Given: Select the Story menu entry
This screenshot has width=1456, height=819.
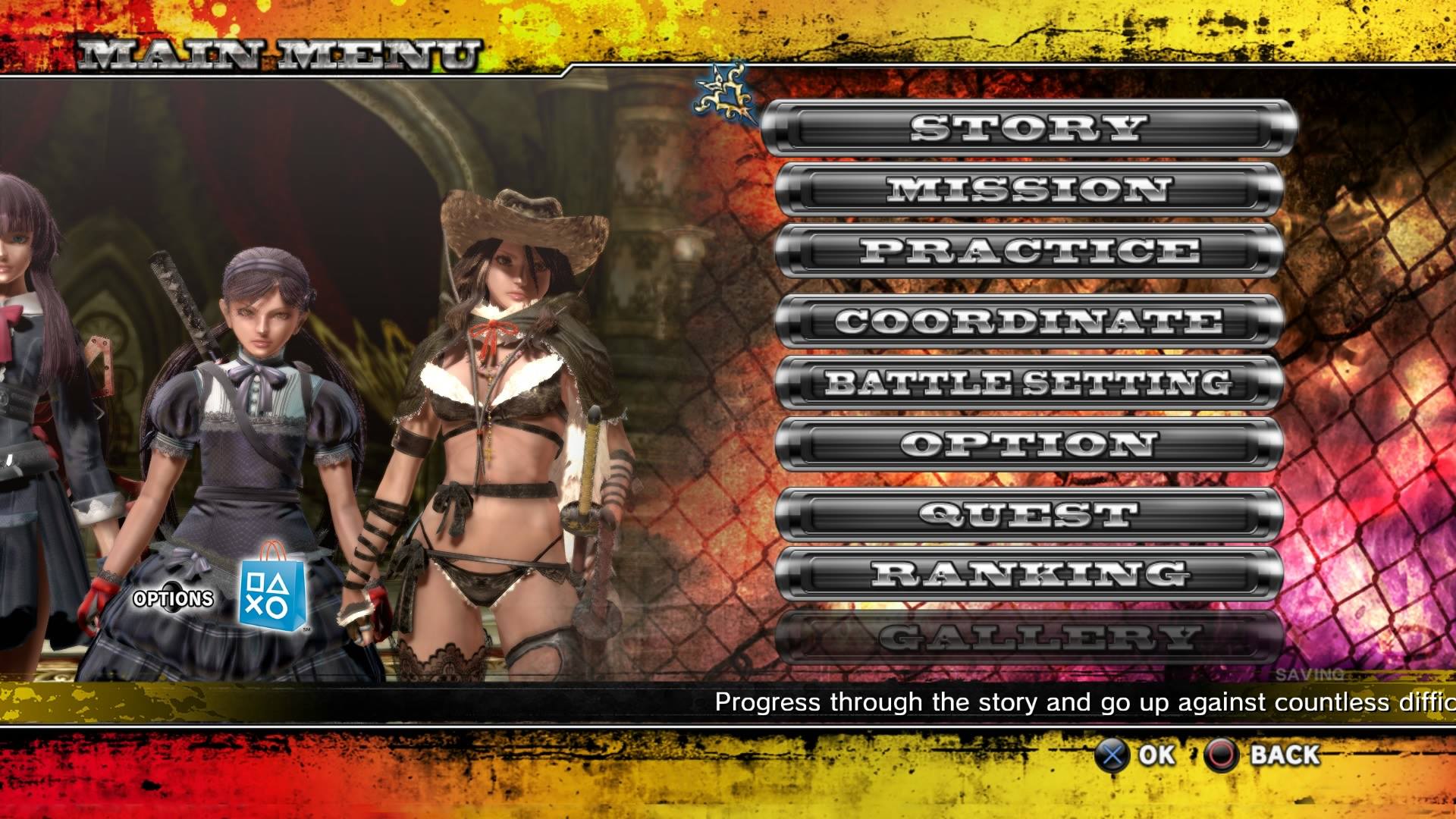Looking at the screenshot, I should (1028, 128).
